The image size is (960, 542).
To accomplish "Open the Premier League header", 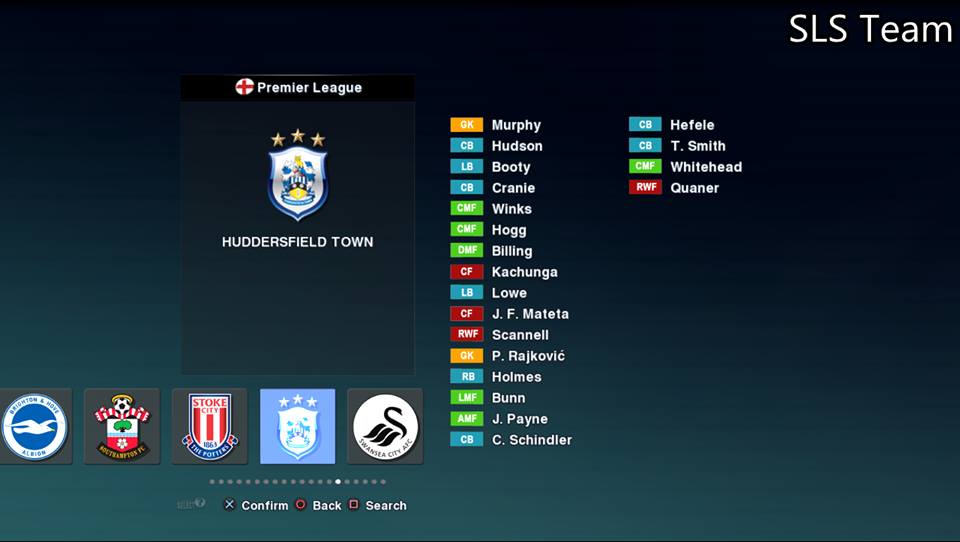I will (x=298, y=88).
